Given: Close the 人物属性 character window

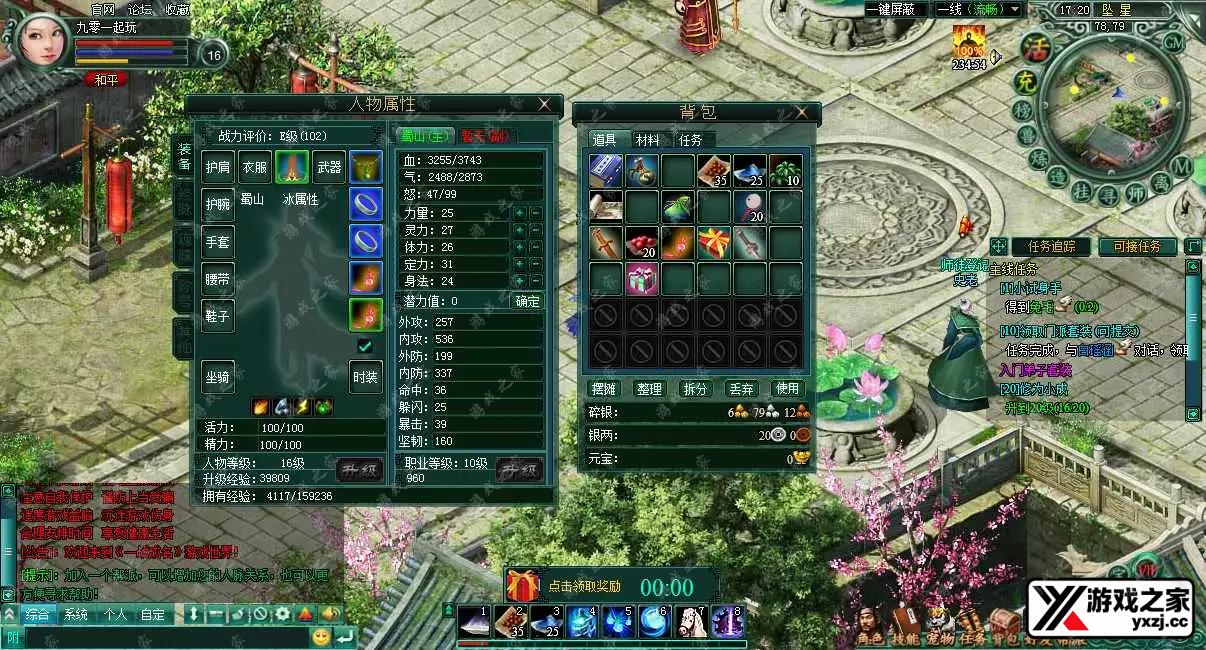Looking at the screenshot, I should 544,104.
